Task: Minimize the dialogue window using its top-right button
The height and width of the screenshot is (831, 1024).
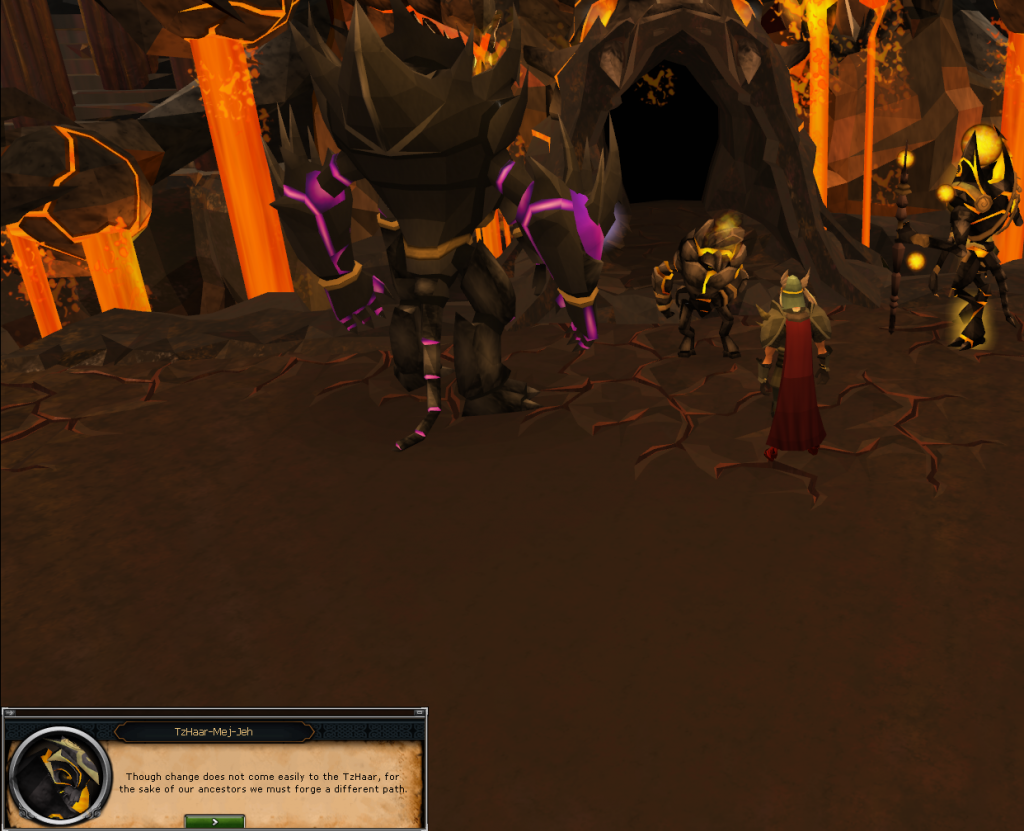Action: click(x=421, y=713)
